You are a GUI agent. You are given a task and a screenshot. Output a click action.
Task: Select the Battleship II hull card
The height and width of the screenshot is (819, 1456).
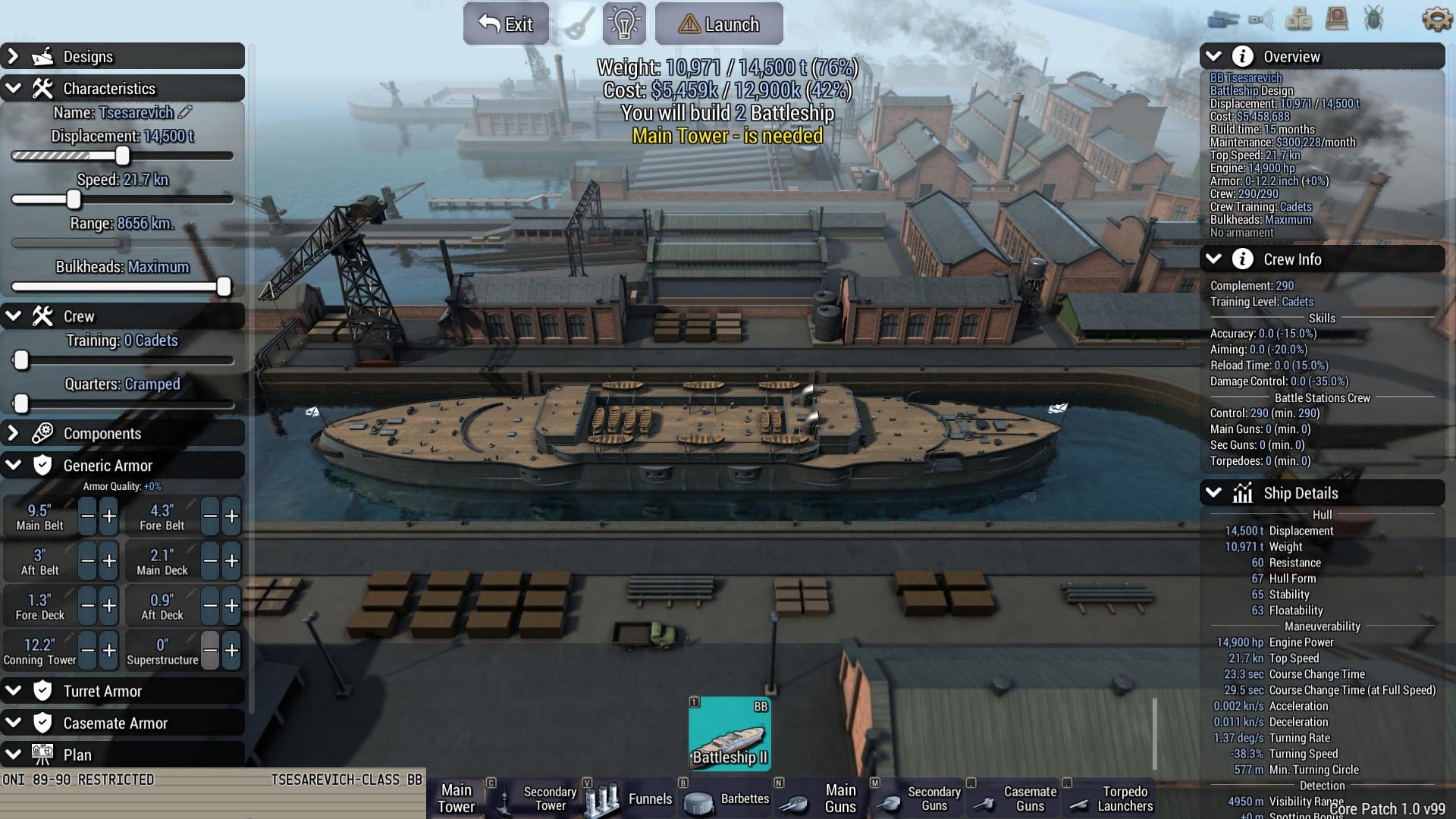click(730, 734)
